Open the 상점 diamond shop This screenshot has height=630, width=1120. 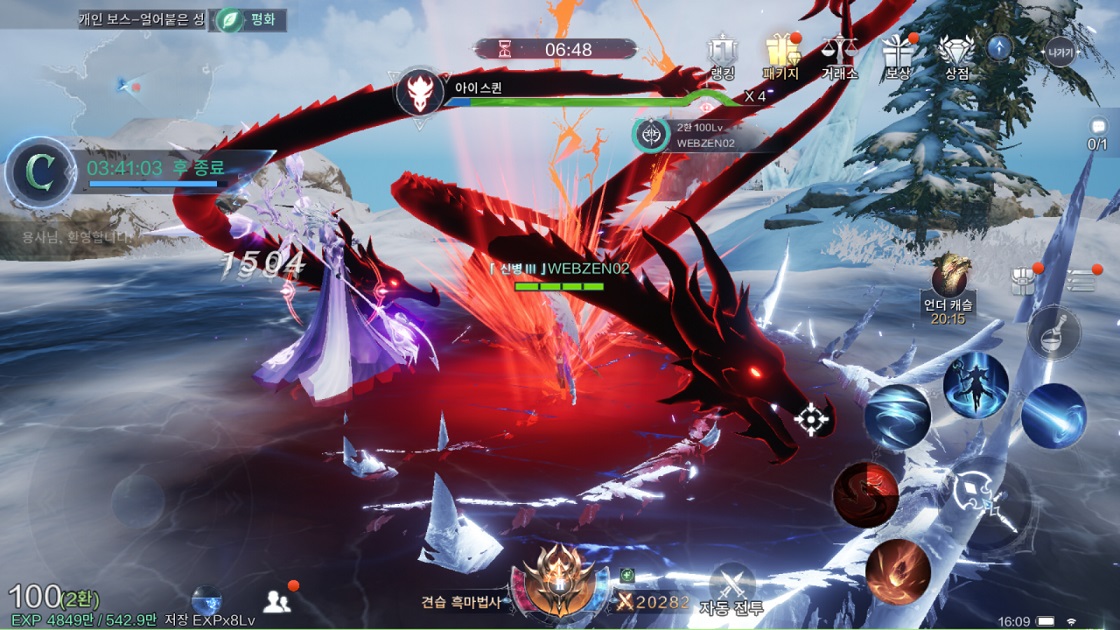click(x=956, y=56)
